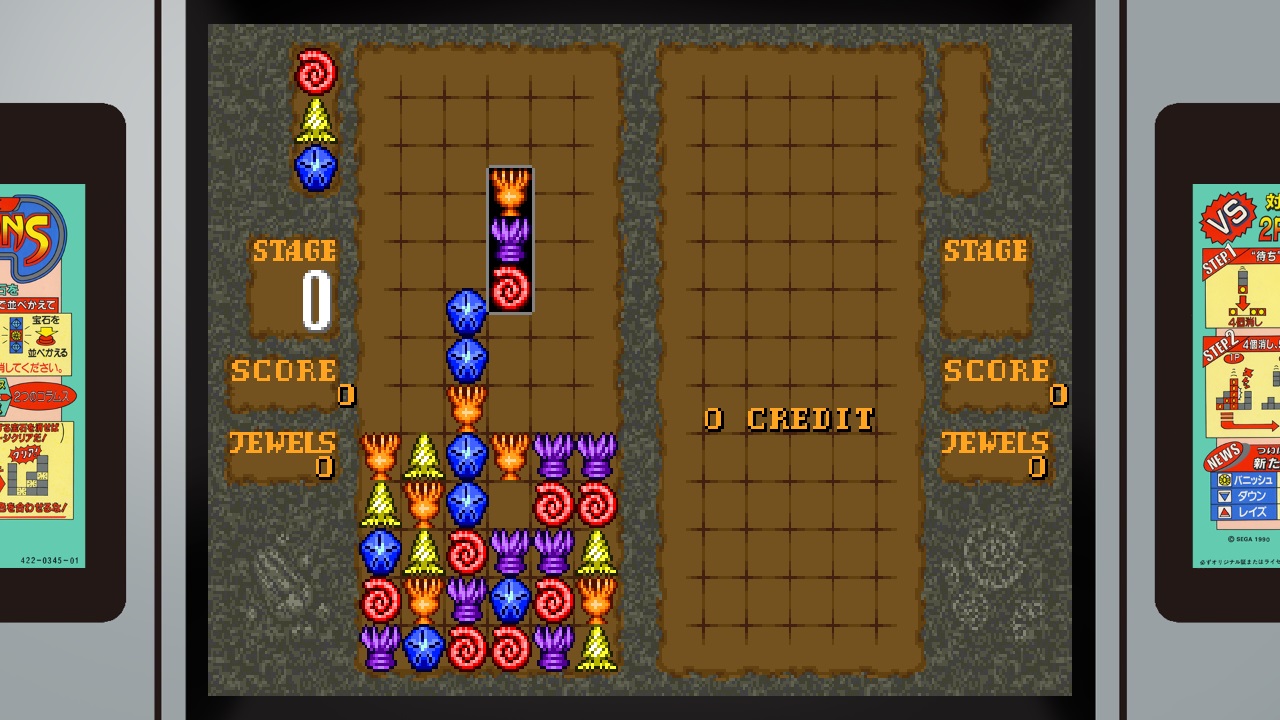
Task: Click the blue star jewel below the preview stack
Action: tap(316, 163)
